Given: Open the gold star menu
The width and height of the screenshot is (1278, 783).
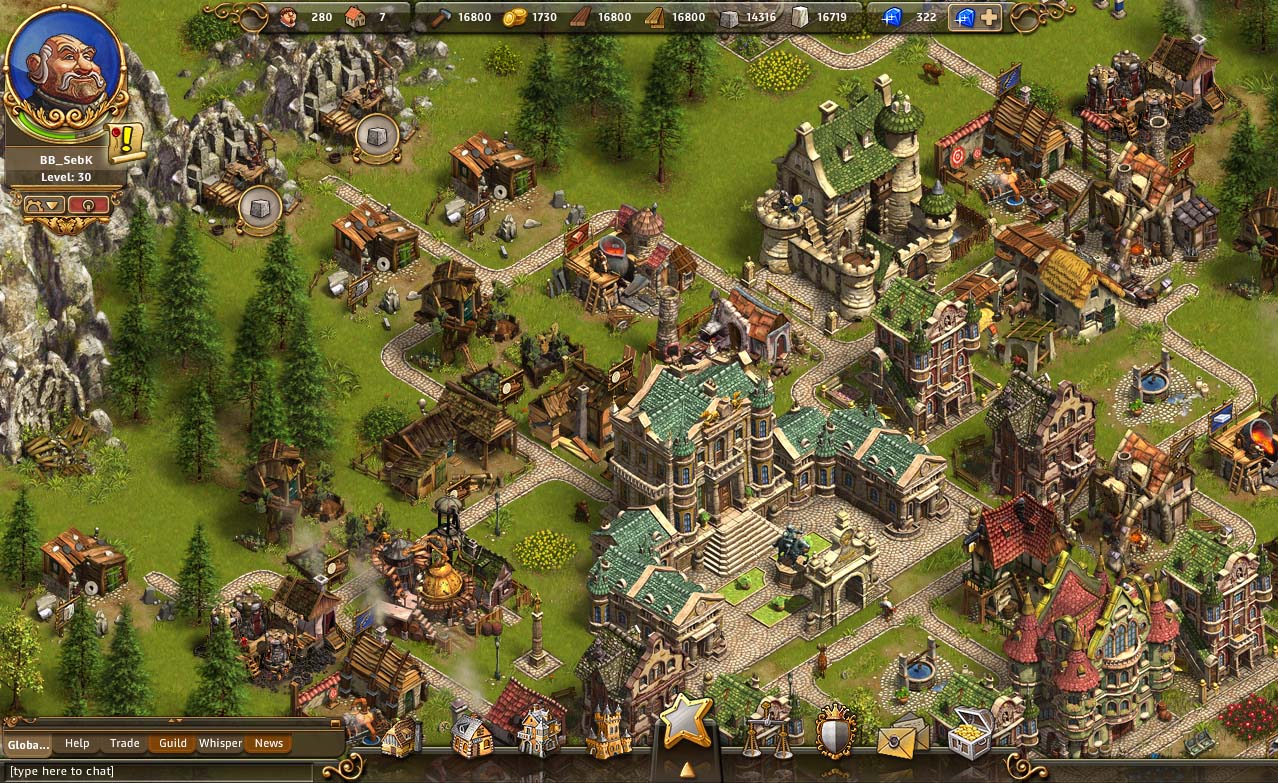Looking at the screenshot, I should pos(686,721).
